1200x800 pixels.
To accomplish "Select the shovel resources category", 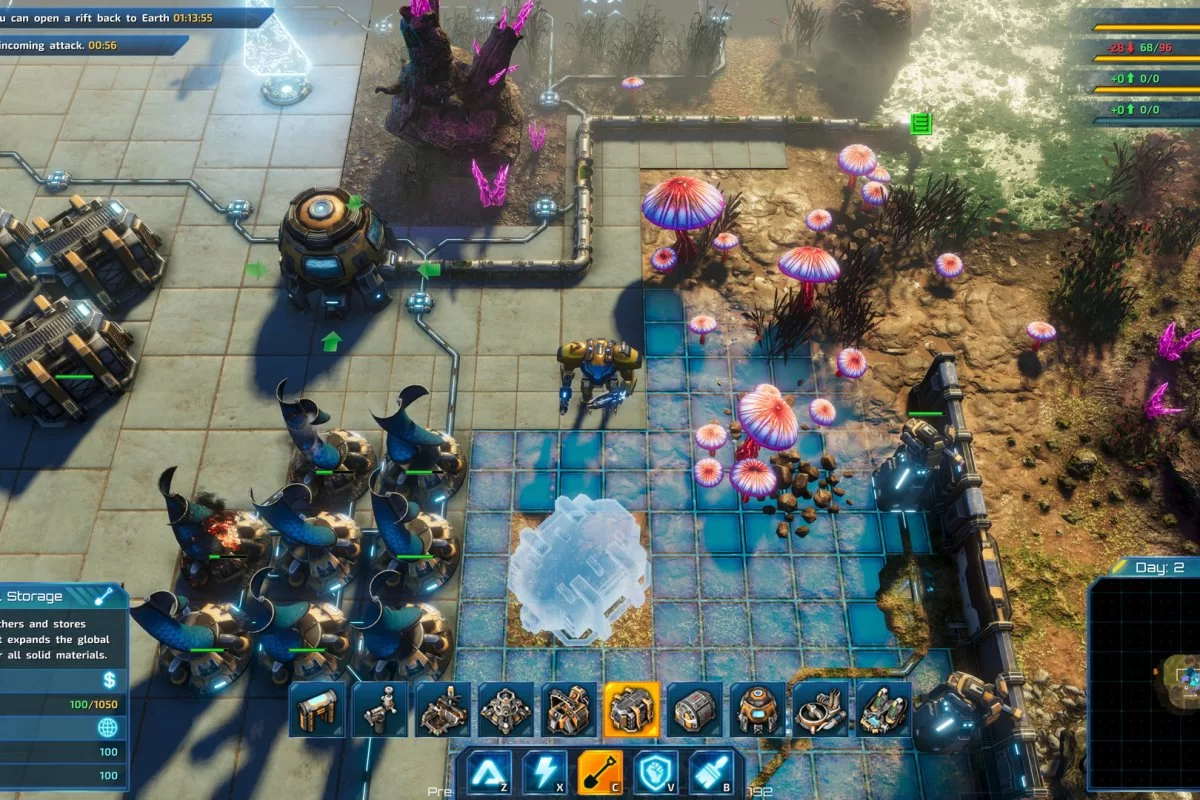I will (x=601, y=772).
